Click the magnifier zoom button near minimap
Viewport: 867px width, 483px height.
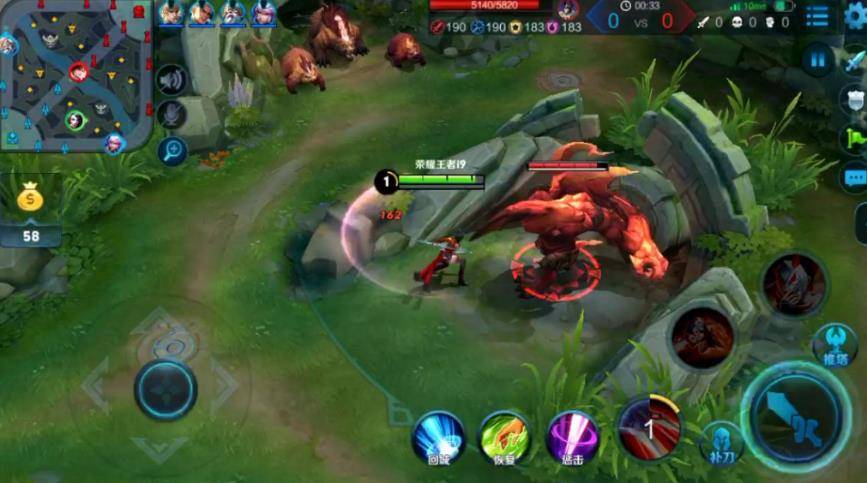click(x=172, y=151)
